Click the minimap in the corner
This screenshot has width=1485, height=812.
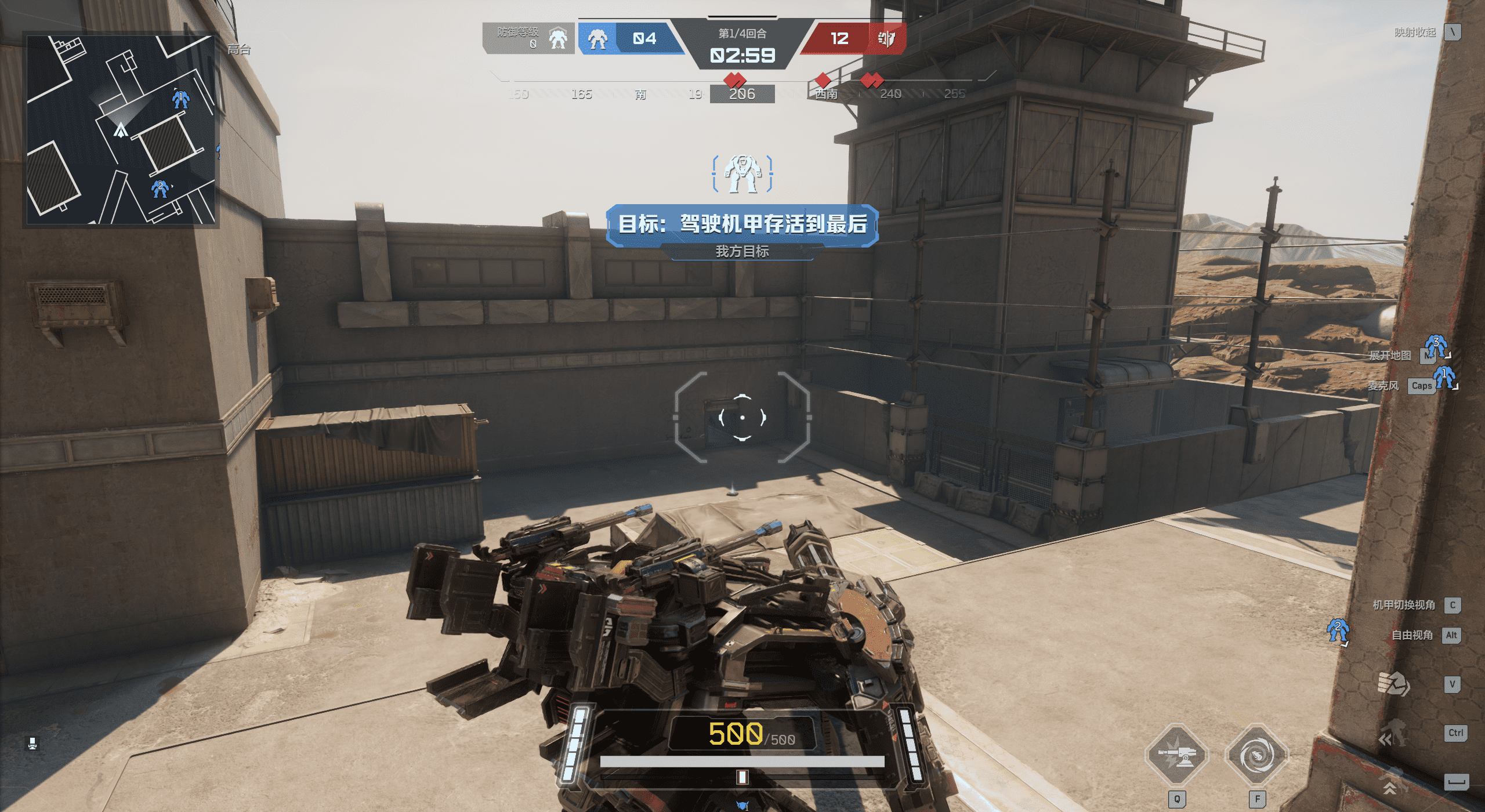click(x=121, y=129)
